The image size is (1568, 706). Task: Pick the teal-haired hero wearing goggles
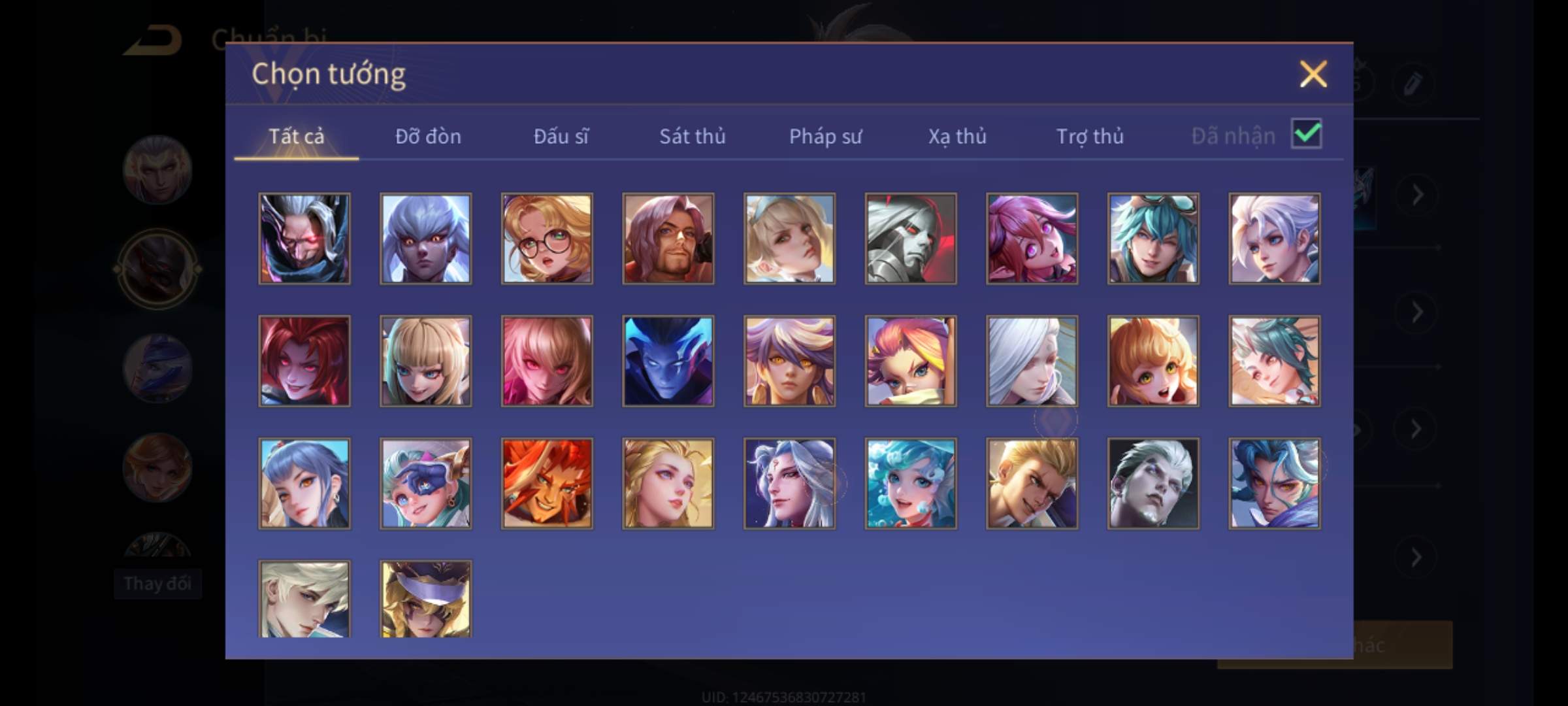point(1153,239)
